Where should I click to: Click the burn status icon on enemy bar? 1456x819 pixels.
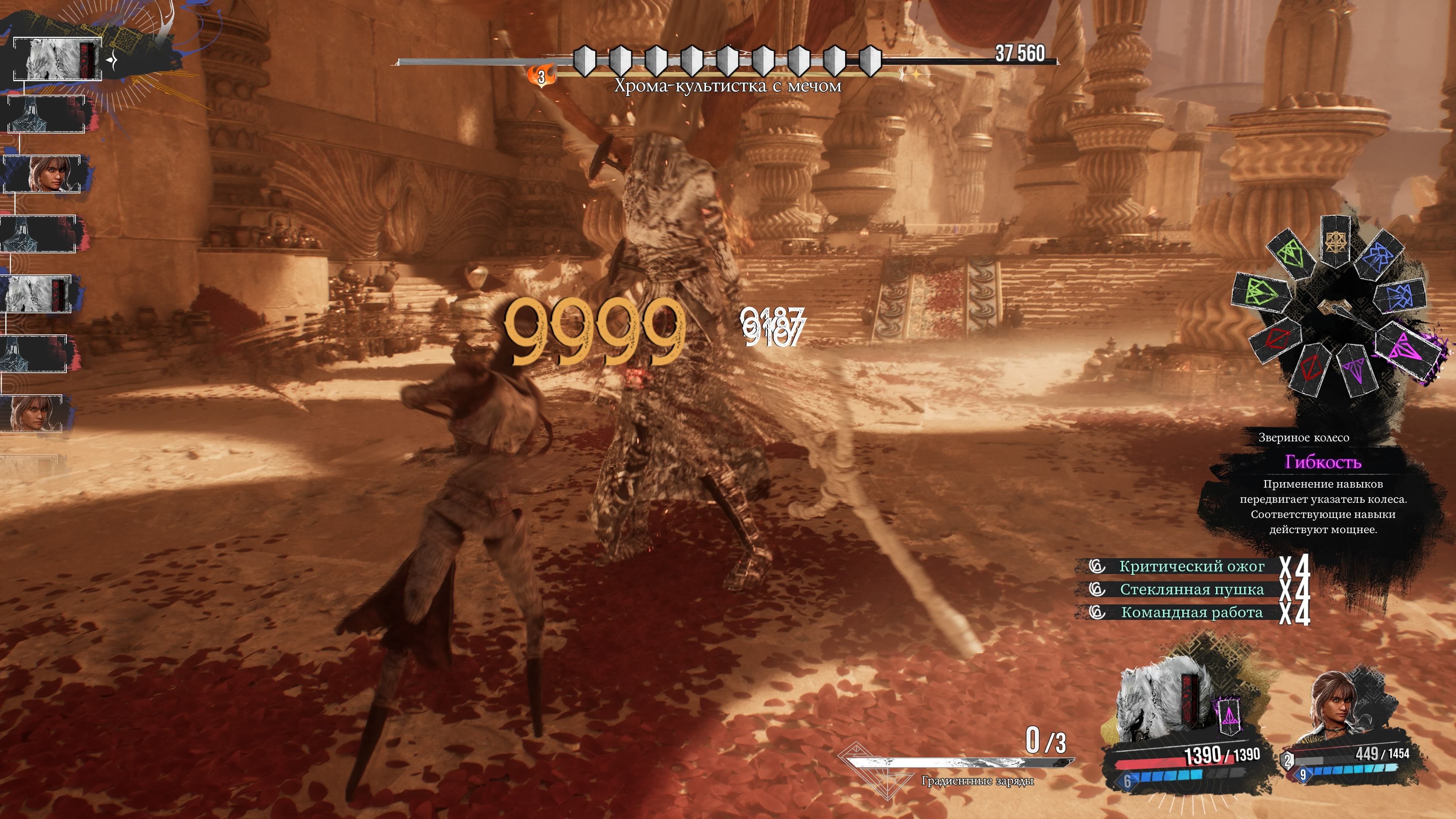tap(541, 76)
